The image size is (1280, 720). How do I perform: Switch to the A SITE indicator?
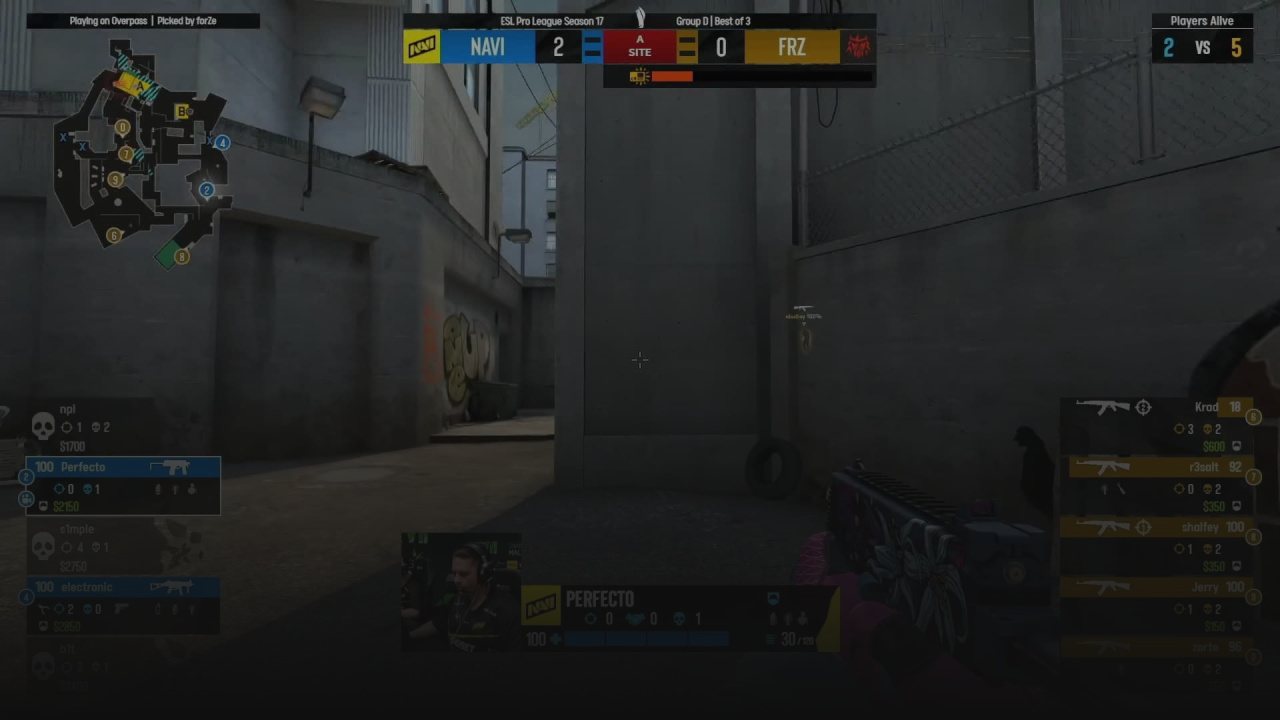[x=639, y=46]
